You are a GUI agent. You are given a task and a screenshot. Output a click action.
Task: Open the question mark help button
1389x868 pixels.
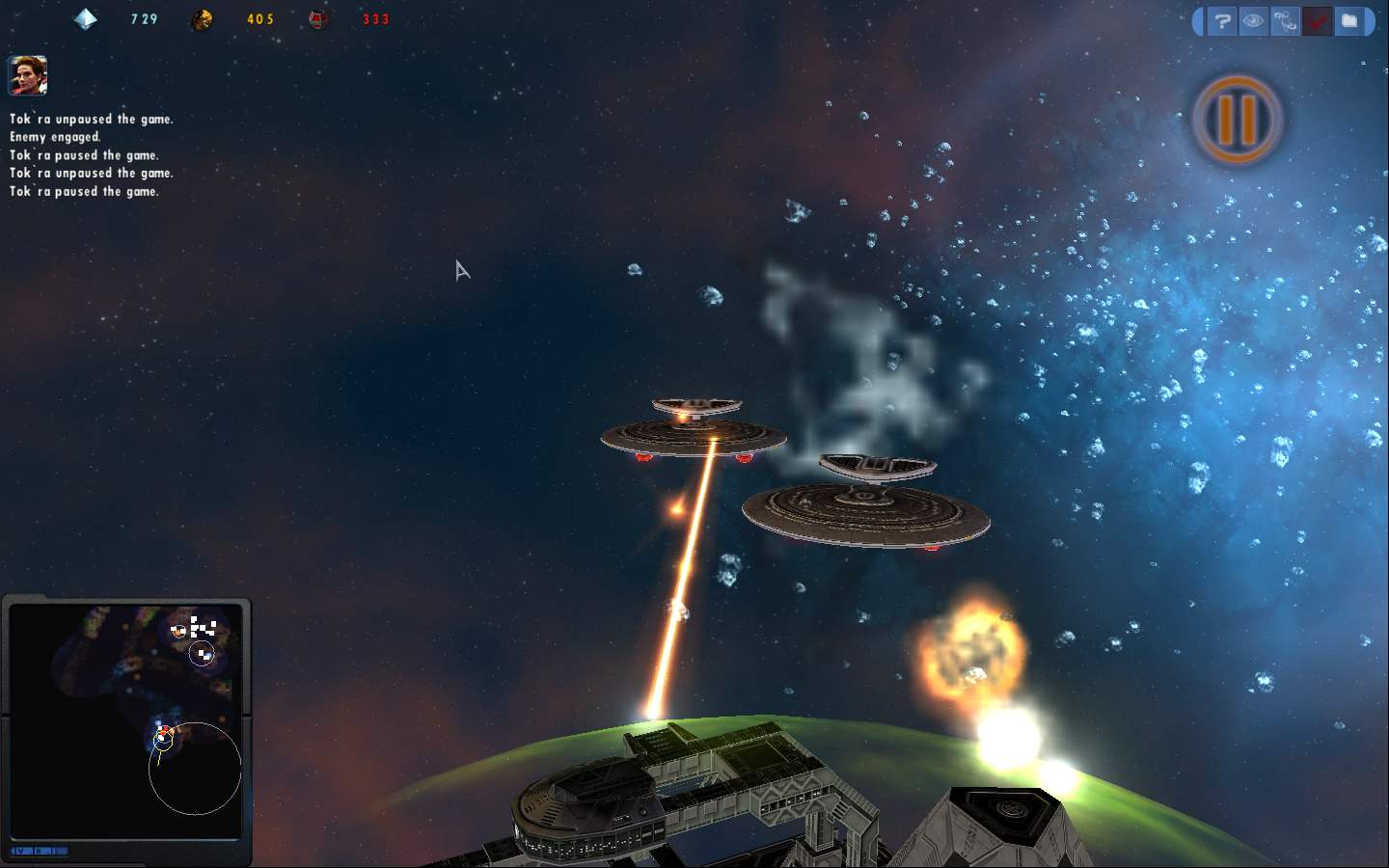pyautogui.click(x=1222, y=20)
